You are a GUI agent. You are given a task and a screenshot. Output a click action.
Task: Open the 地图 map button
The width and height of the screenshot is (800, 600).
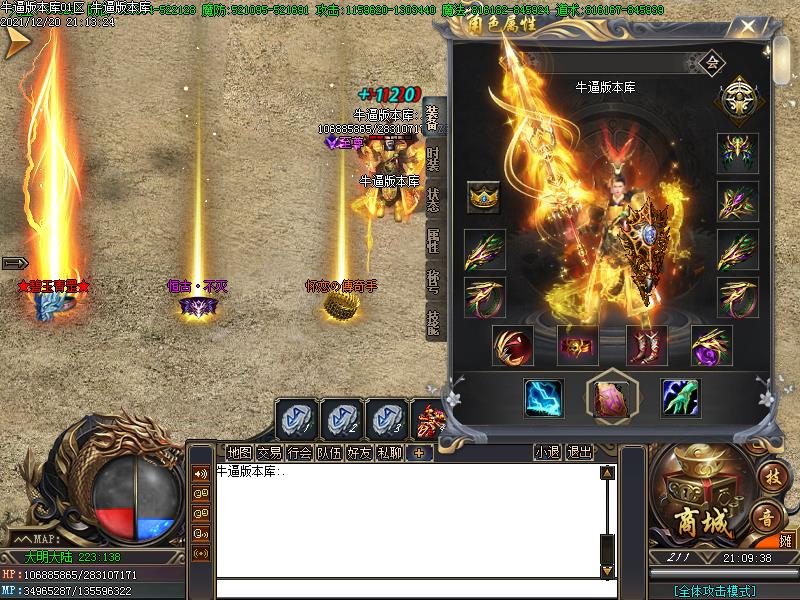tap(239, 452)
